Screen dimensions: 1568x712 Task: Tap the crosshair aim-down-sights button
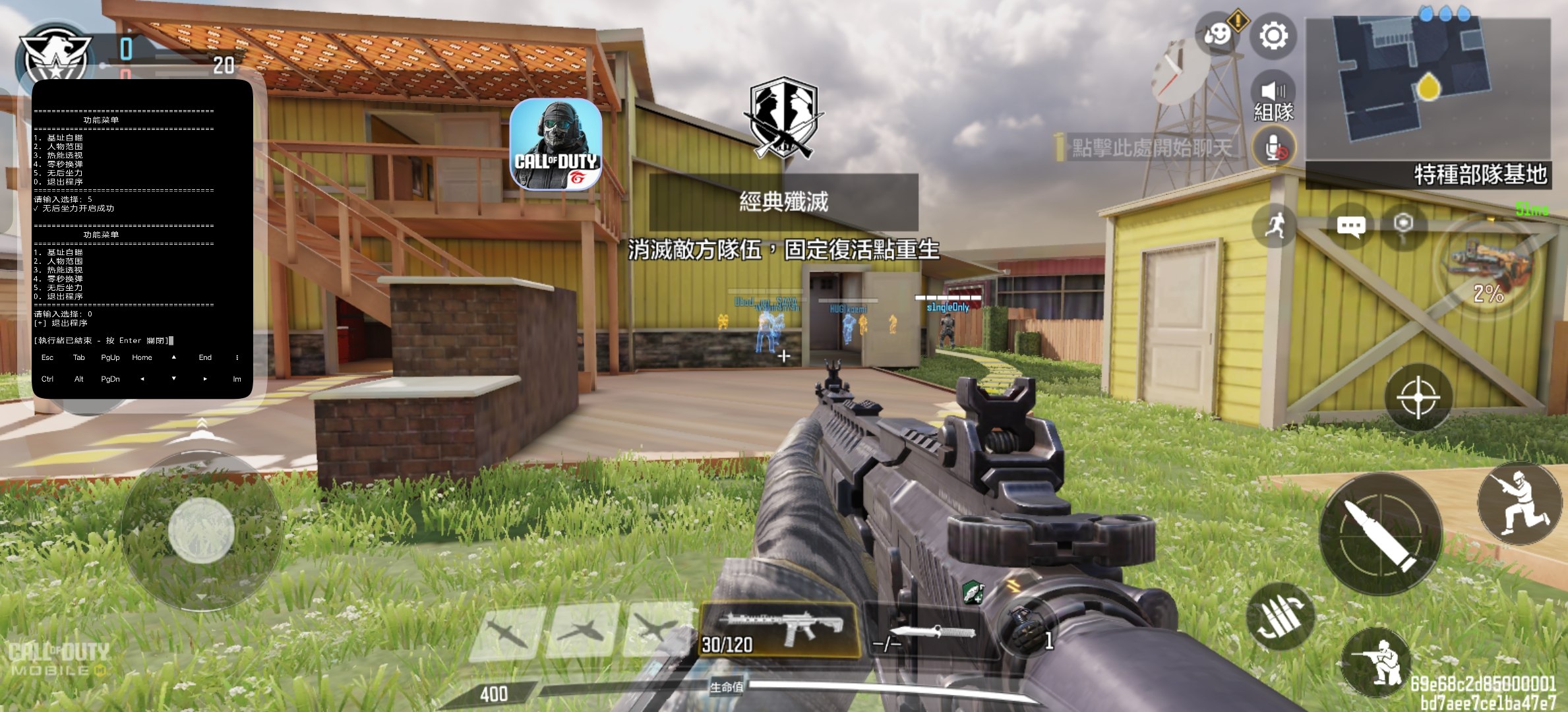point(1418,398)
